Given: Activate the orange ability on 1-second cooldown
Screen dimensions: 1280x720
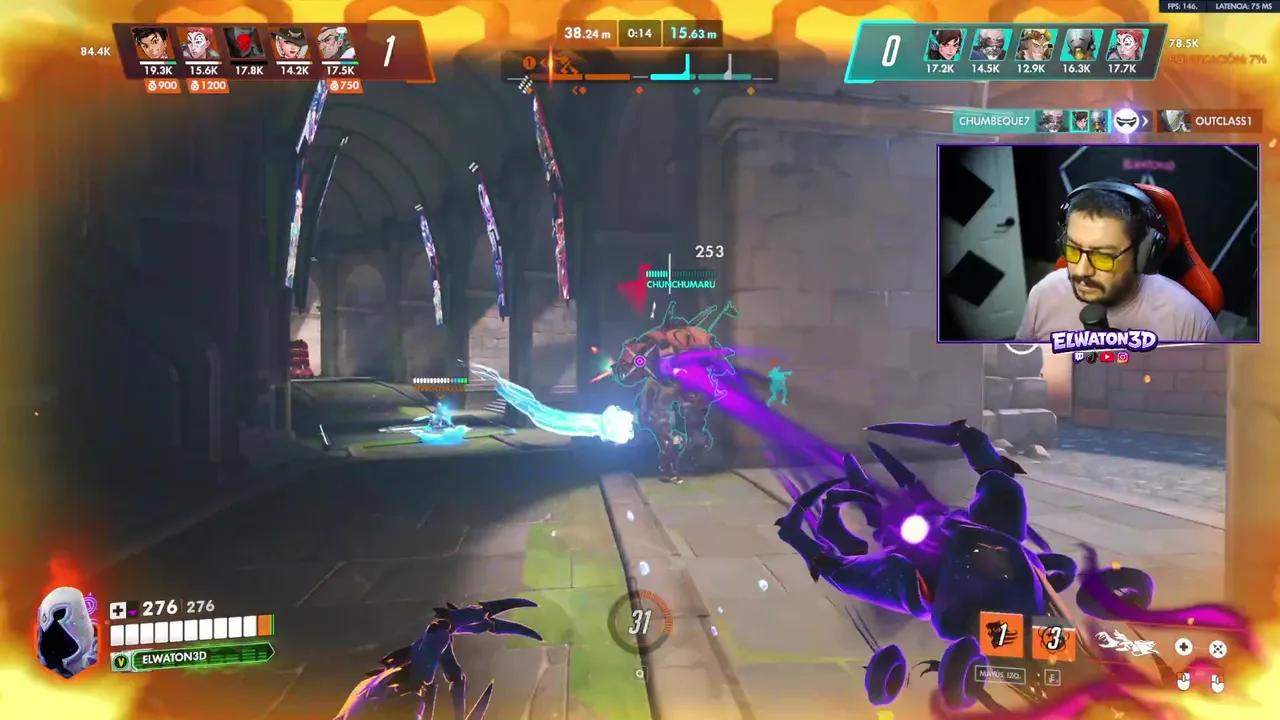Looking at the screenshot, I should click(x=1002, y=636).
